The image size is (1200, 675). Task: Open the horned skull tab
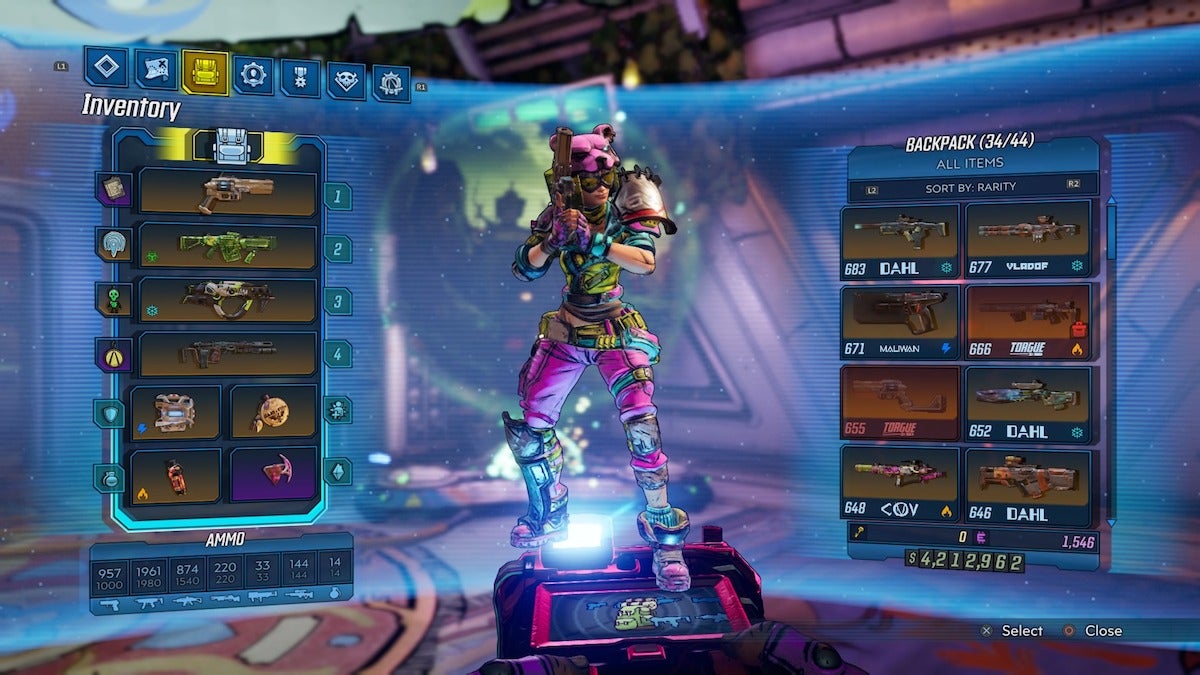click(346, 81)
